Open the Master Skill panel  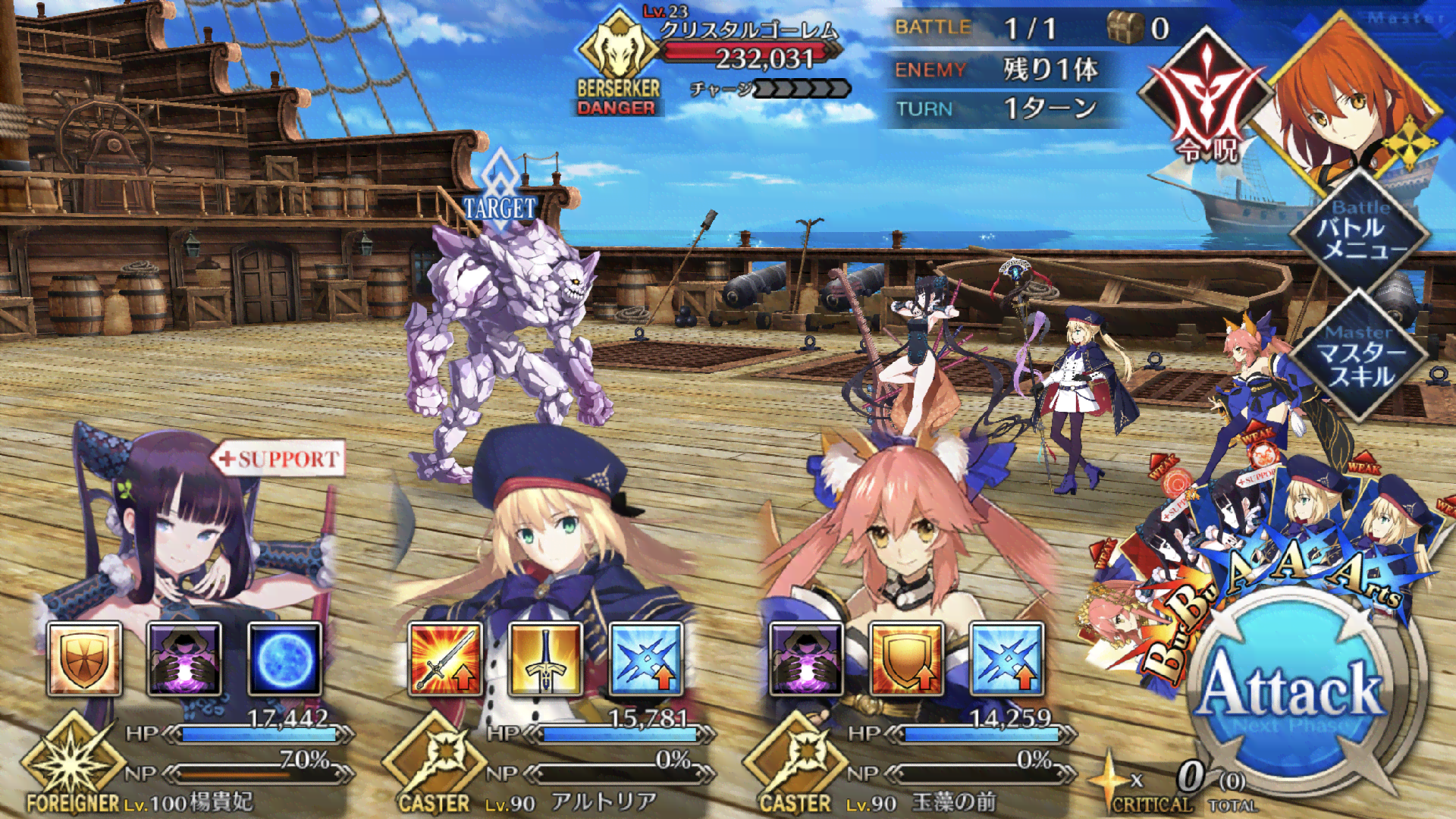point(1361,356)
